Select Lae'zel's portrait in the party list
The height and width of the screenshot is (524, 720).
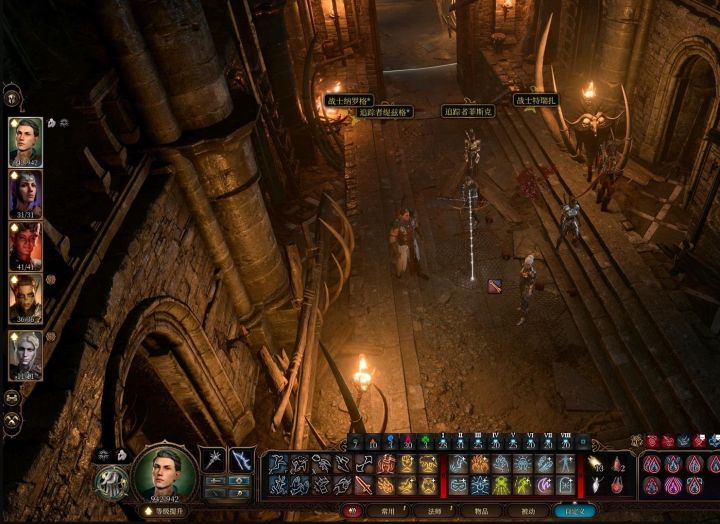pyautogui.click(x=25, y=299)
